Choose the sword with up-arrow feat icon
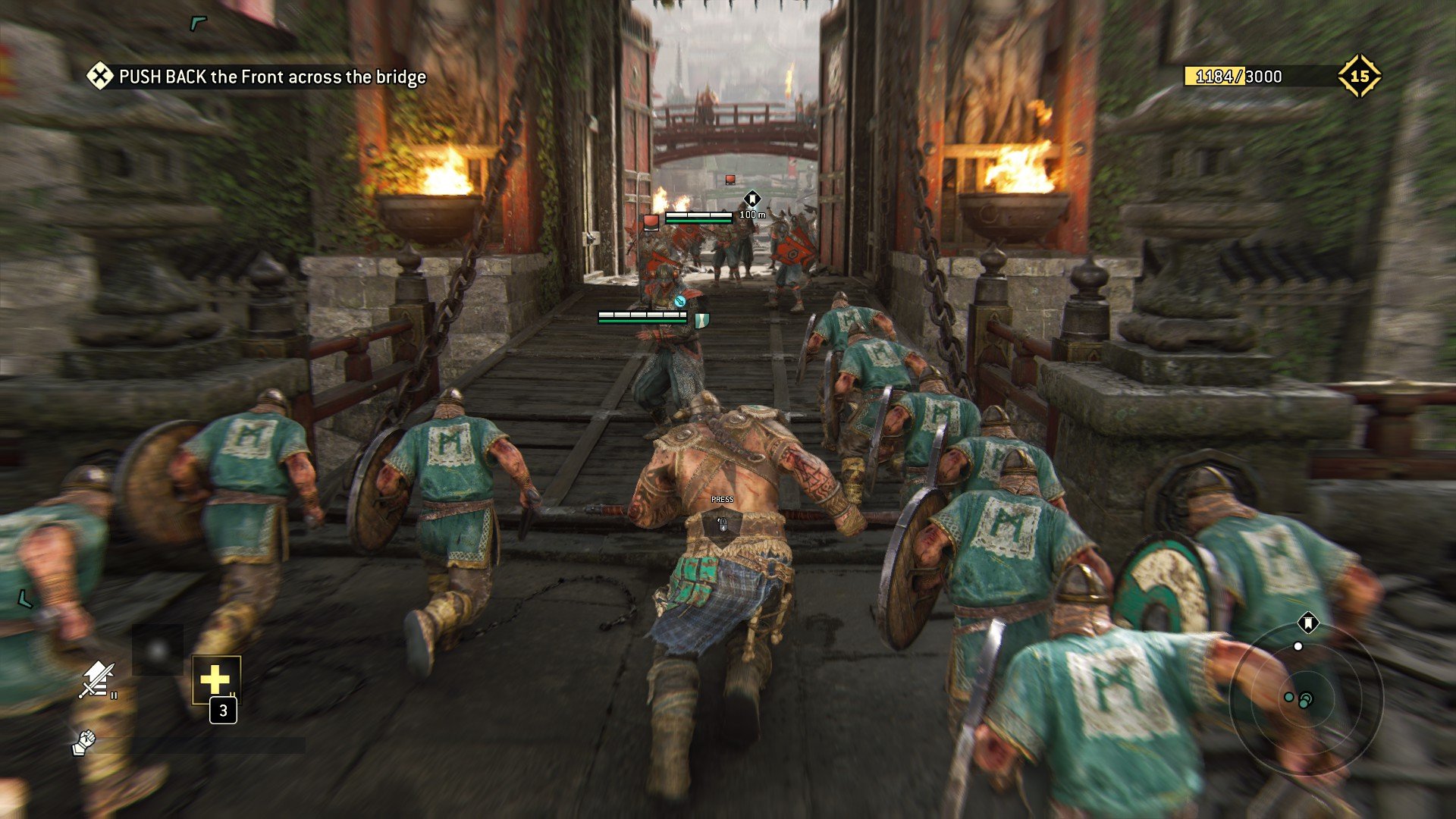This screenshot has height=819, width=1456. (96, 679)
